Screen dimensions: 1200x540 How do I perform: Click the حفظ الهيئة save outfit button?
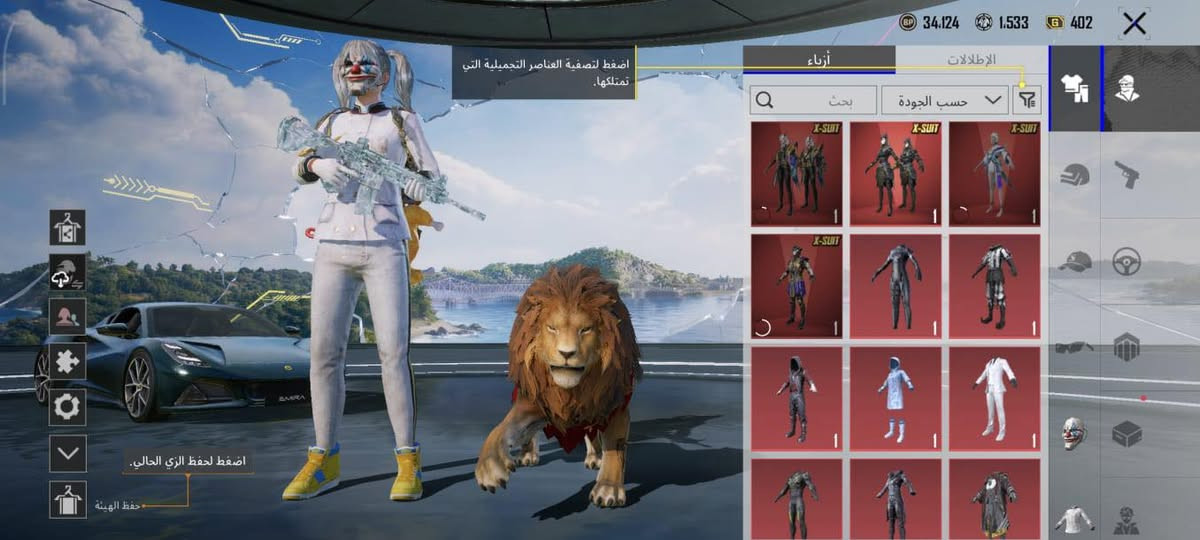pos(68,499)
